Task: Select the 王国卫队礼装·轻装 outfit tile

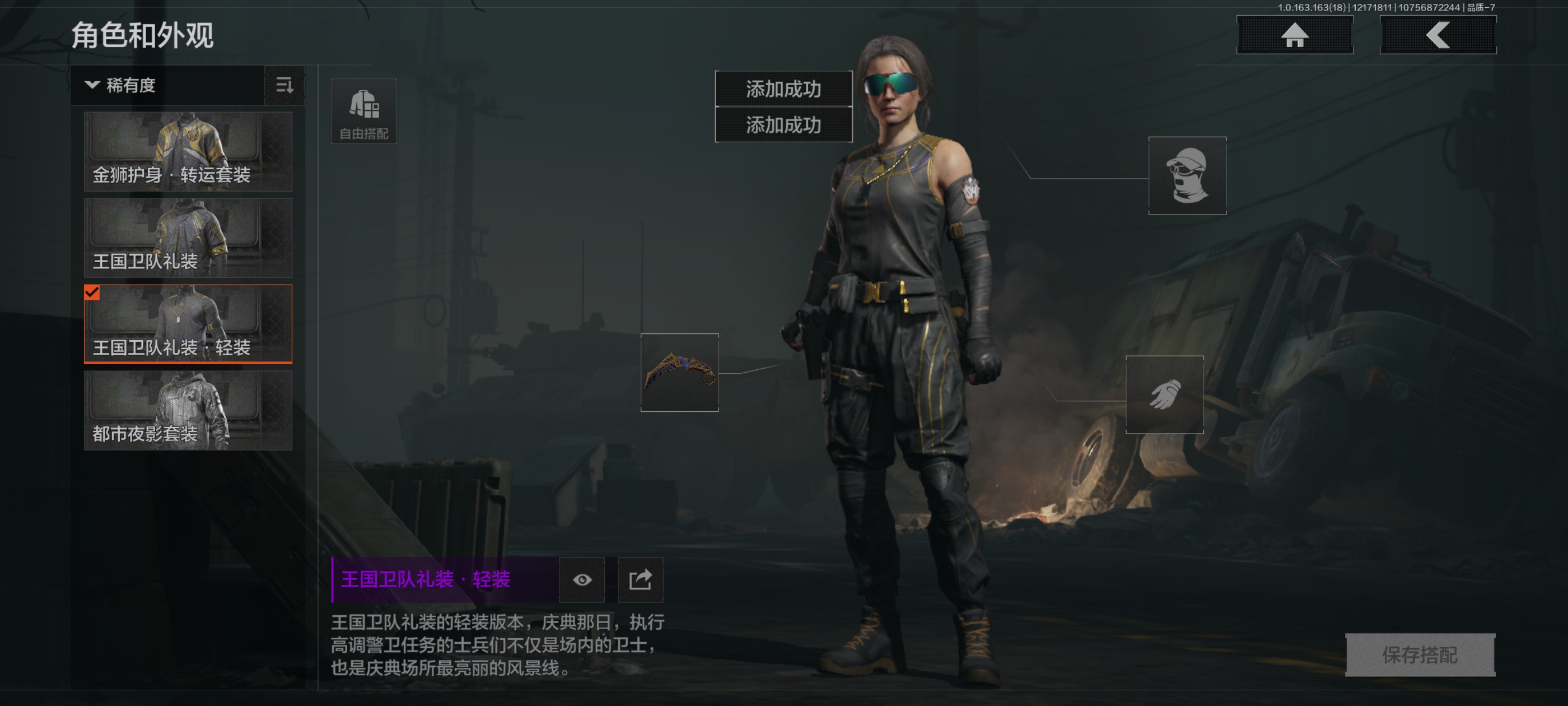Action: tap(188, 323)
